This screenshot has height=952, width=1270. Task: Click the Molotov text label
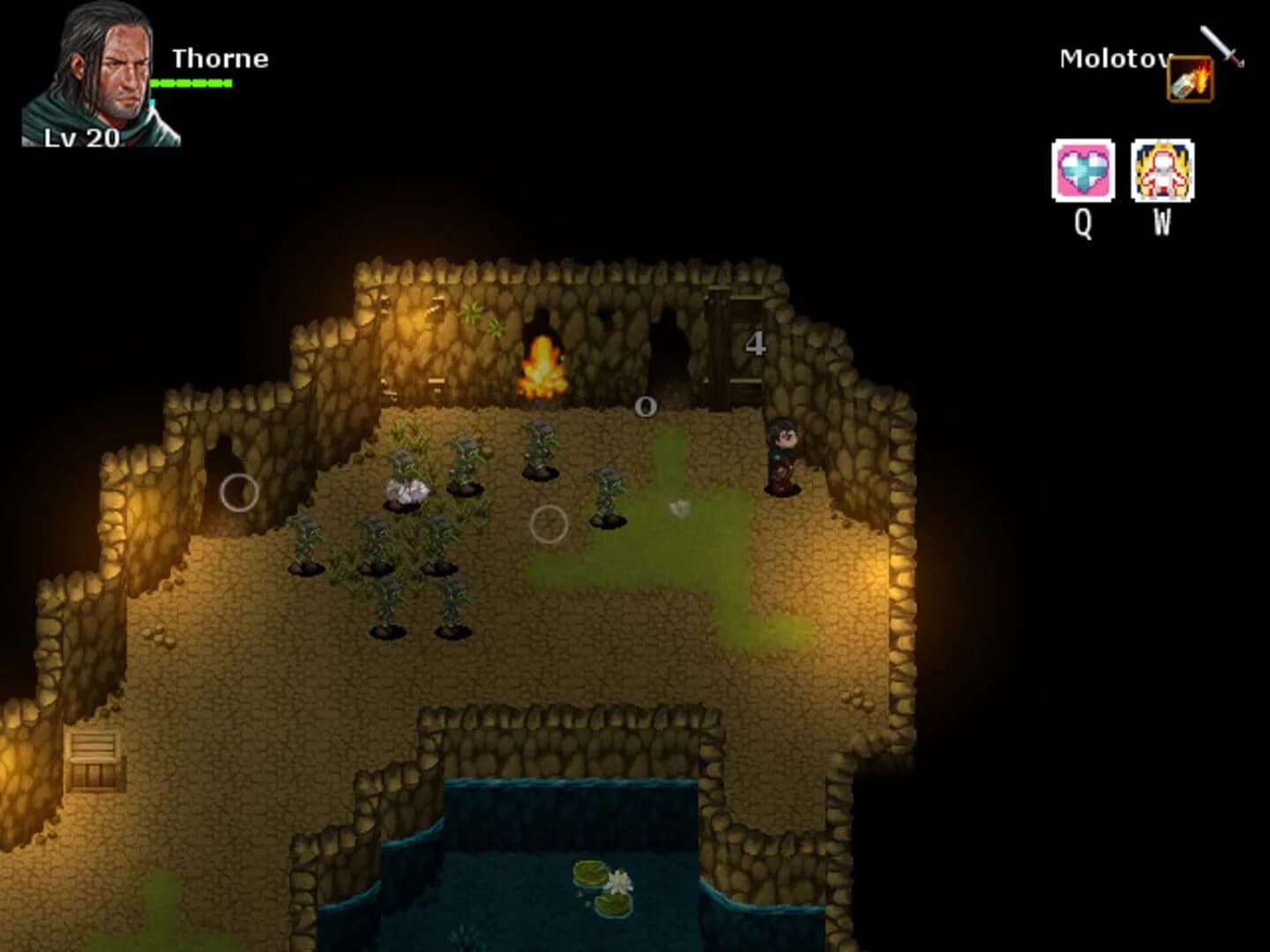pos(1113,59)
